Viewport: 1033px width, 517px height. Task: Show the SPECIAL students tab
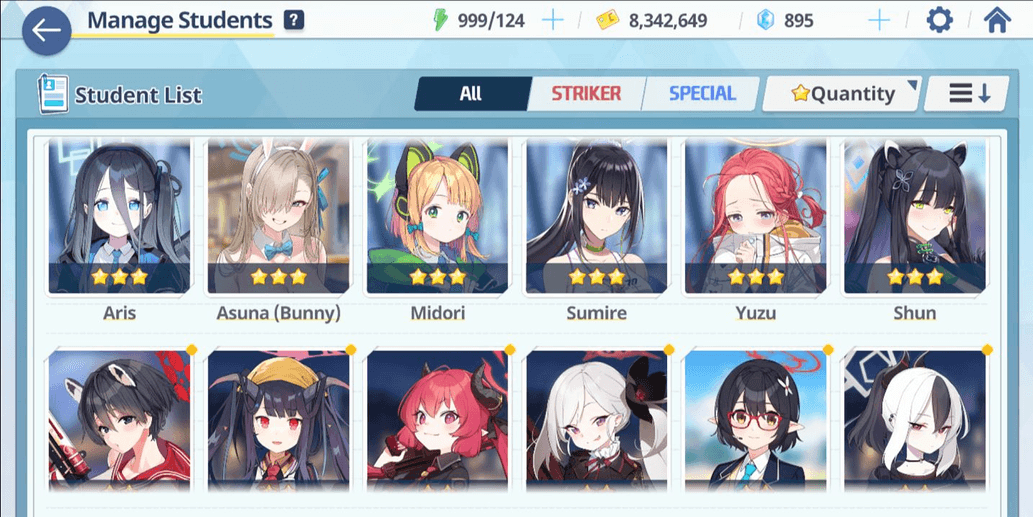702,94
